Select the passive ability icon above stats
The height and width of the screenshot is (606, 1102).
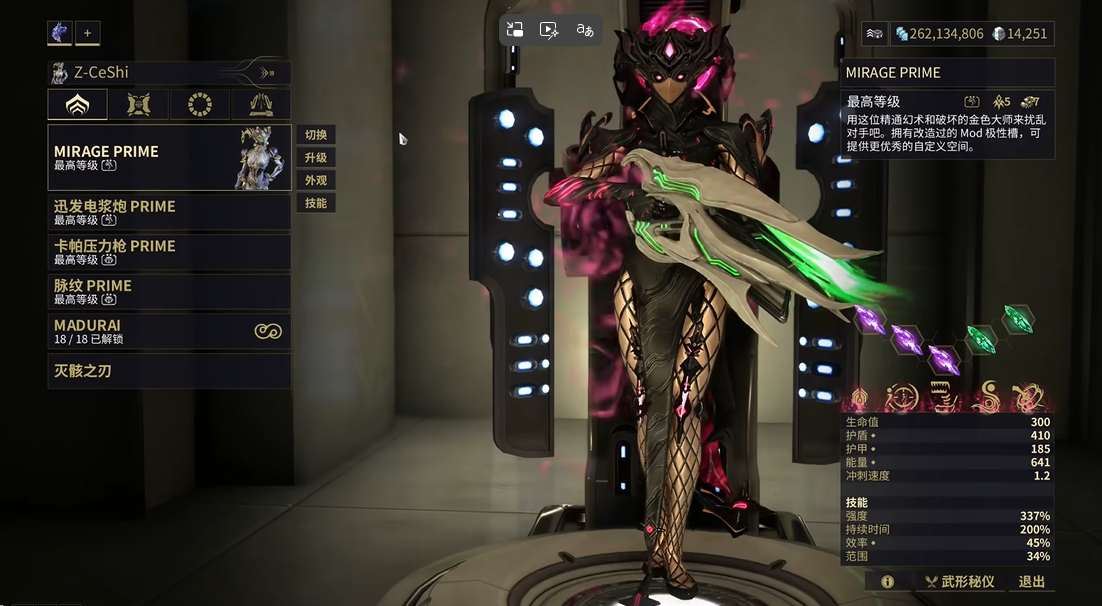(x=858, y=398)
